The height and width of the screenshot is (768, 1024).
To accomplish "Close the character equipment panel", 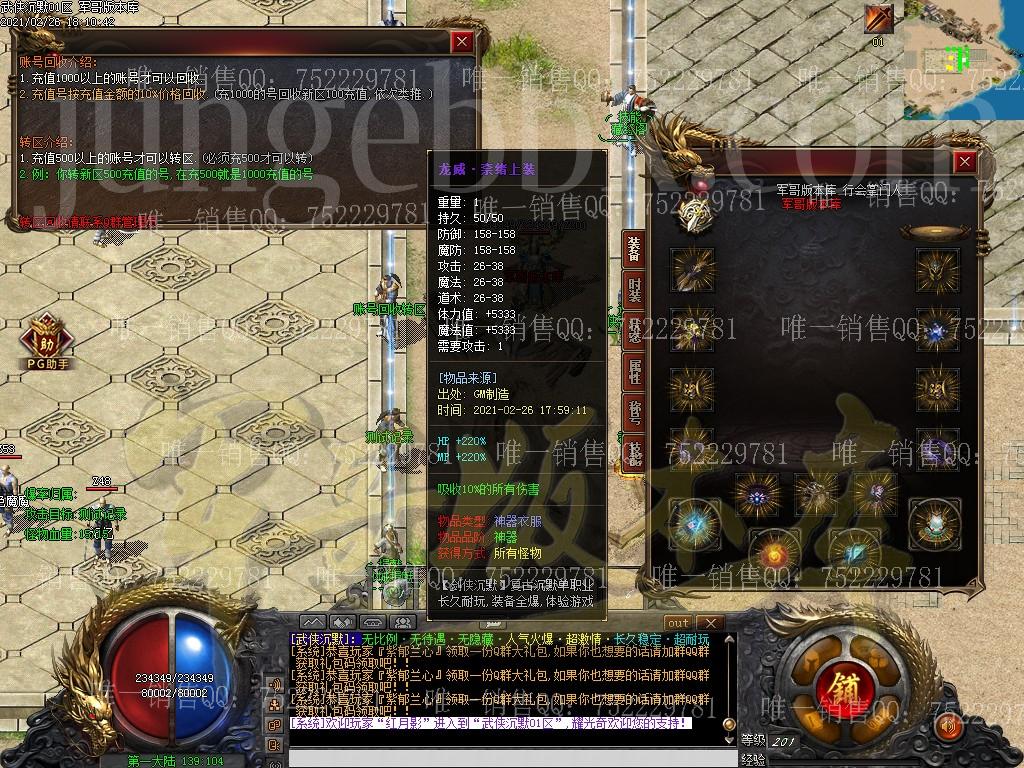I will pyautogui.click(x=964, y=162).
